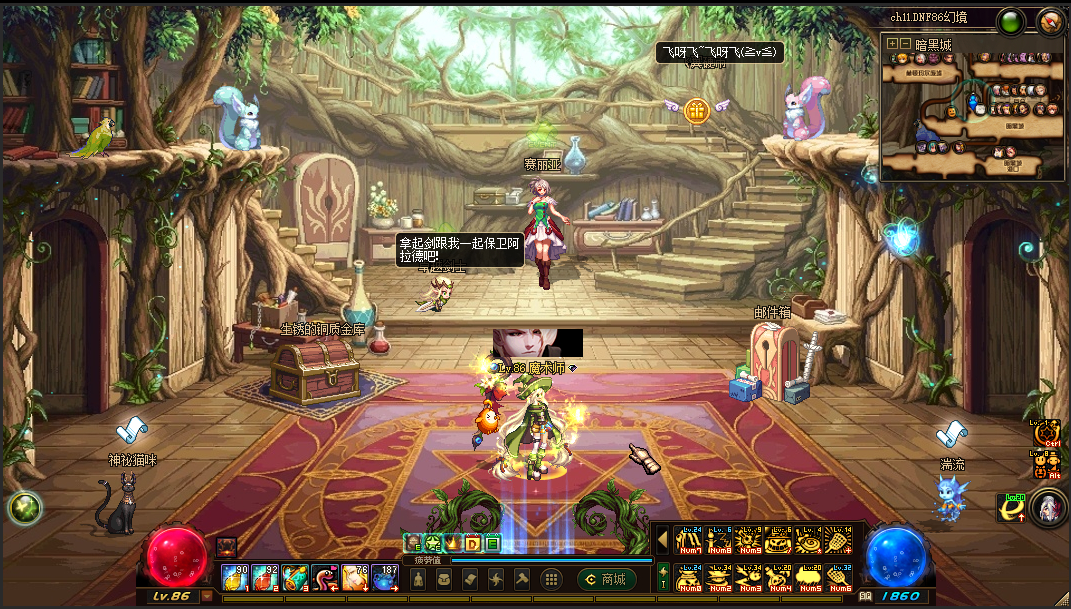Use the red potion in quickslot 2

click(x=265, y=578)
